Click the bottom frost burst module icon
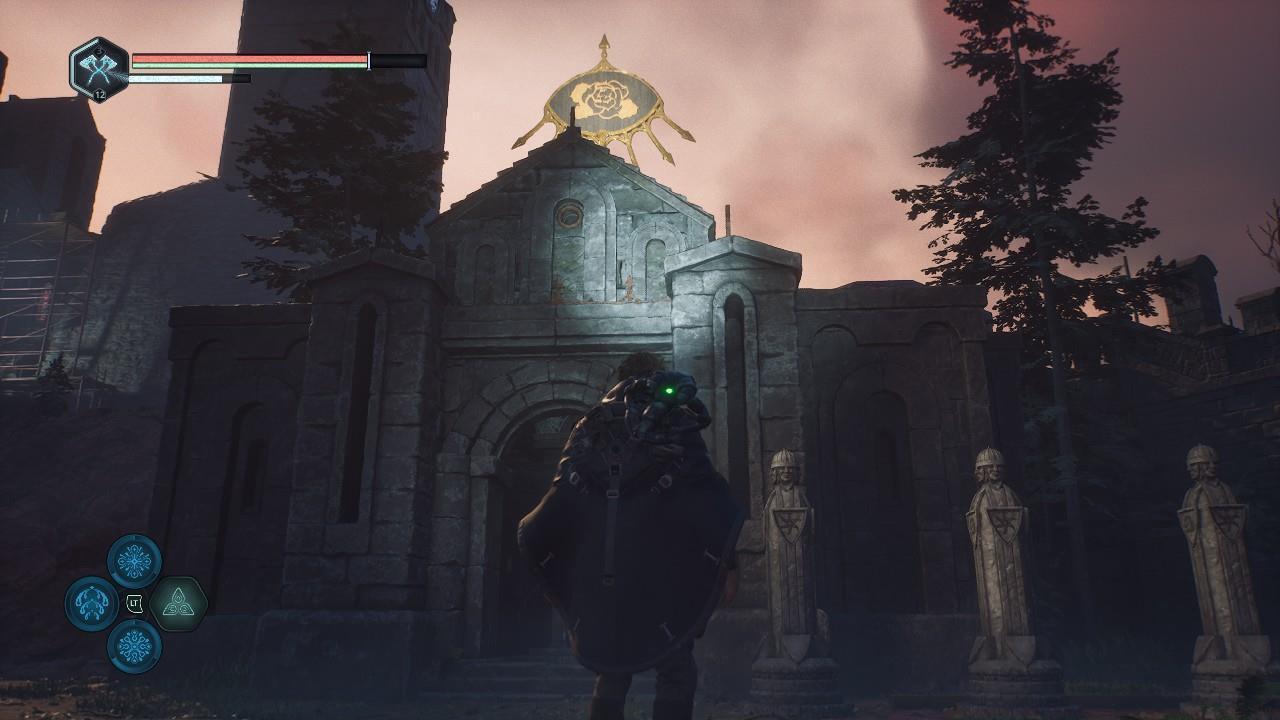This screenshot has width=1280, height=720. click(133, 648)
